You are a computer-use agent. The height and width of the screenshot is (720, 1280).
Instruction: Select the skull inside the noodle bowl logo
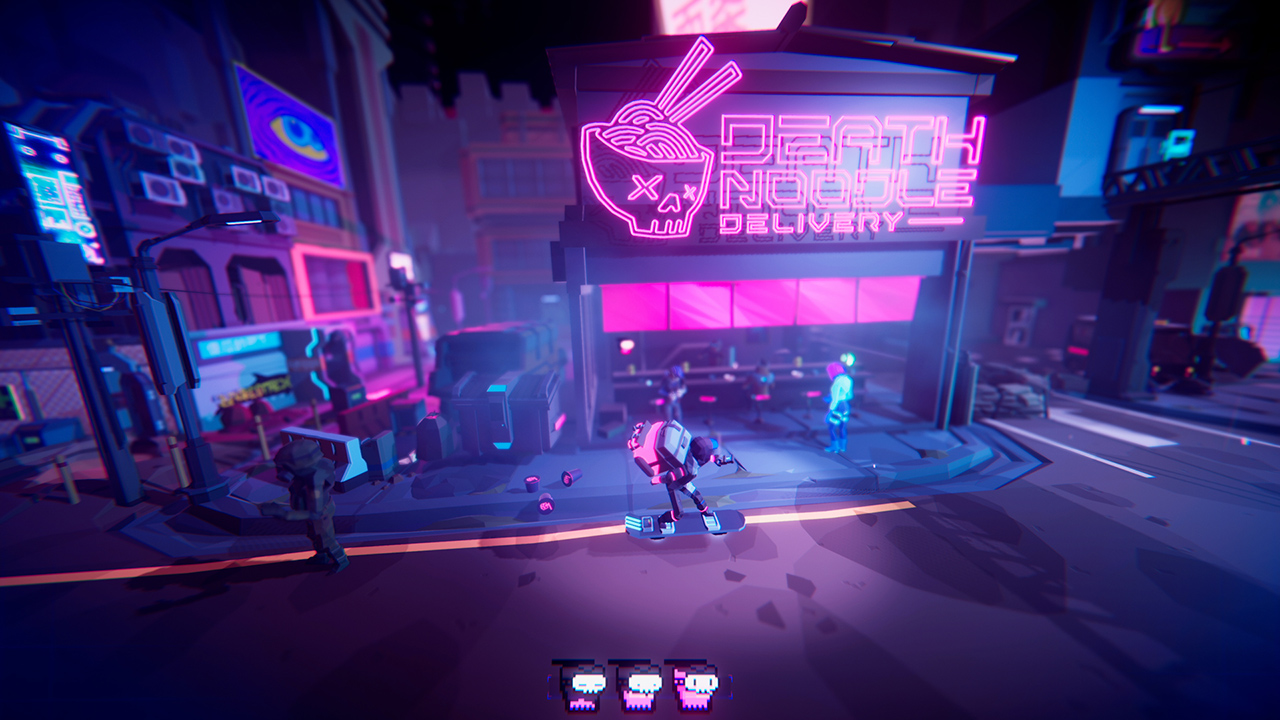(x=661, y=198)
